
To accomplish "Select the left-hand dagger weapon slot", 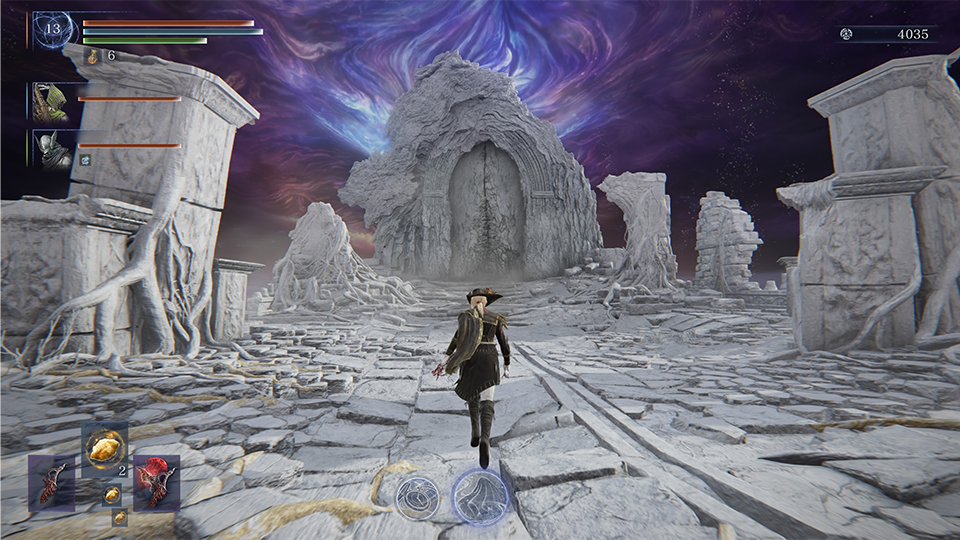I will (51, 483).
